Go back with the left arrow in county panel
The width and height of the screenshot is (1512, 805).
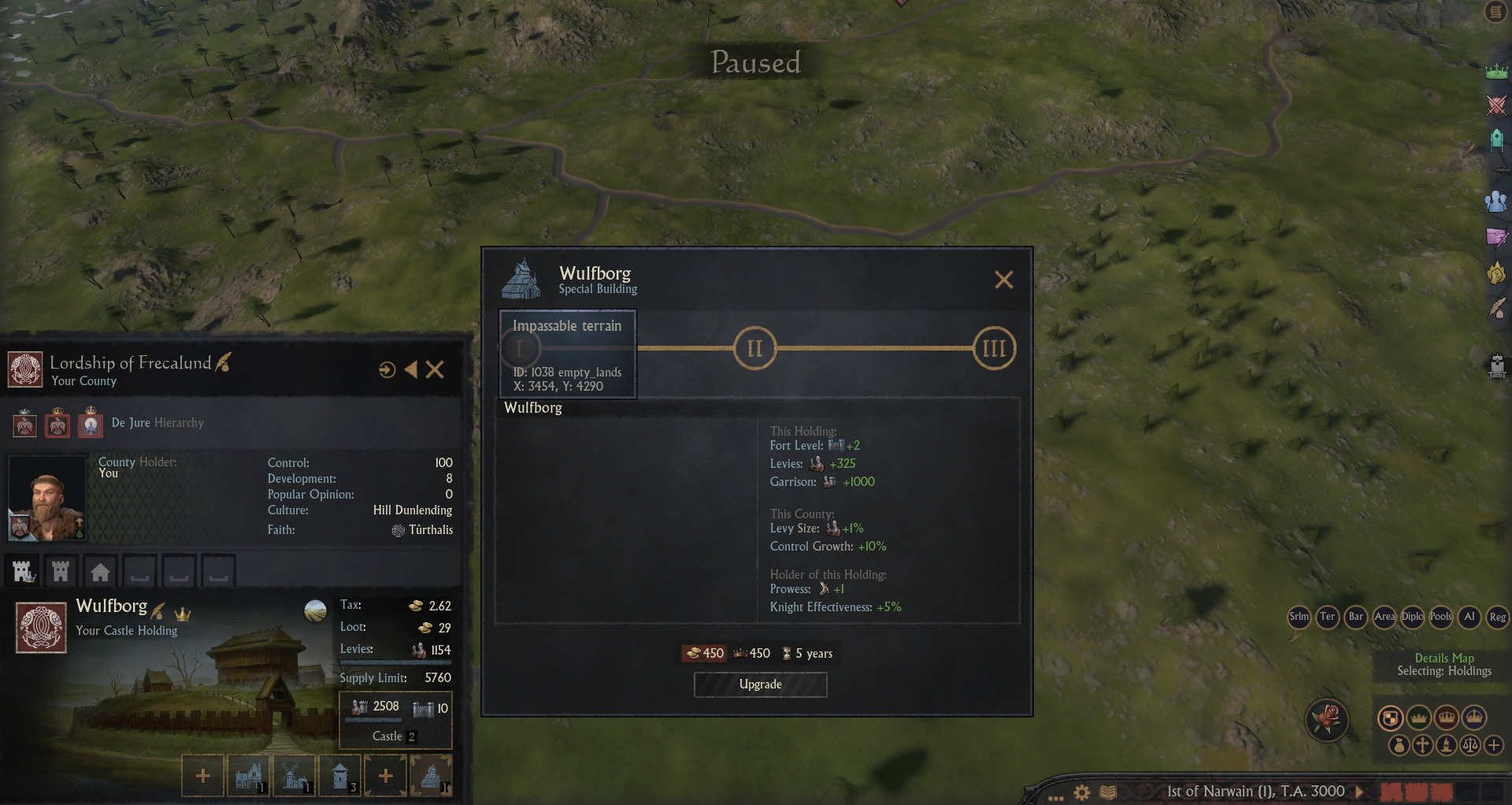pyautogui.click(x=411, y=369)
